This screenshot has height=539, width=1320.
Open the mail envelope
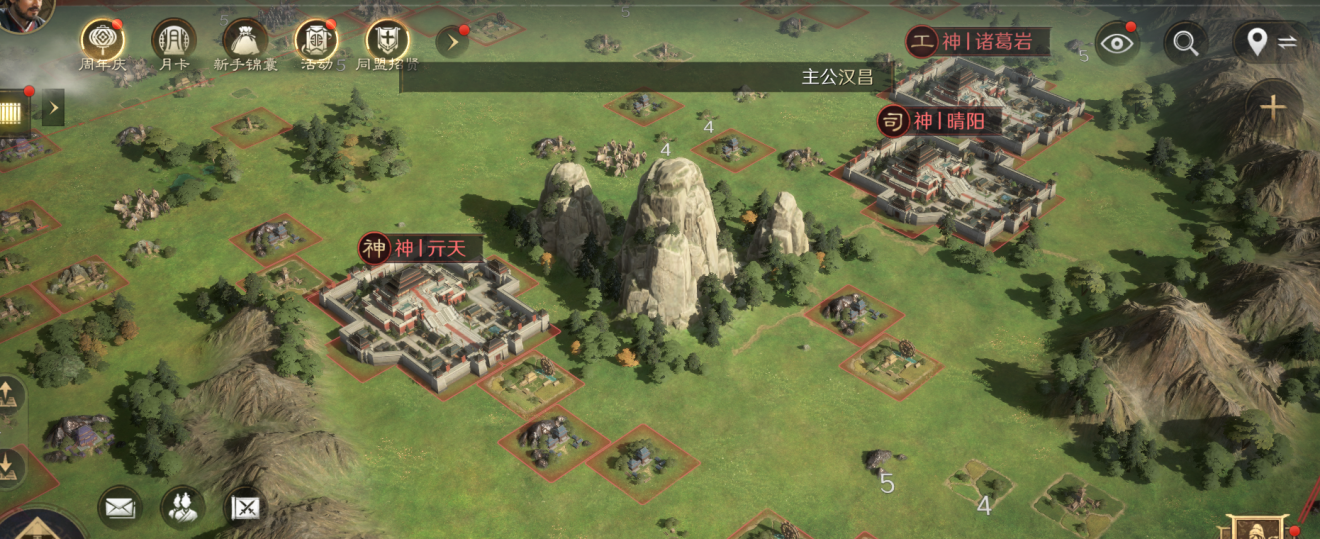coord(119,507)
